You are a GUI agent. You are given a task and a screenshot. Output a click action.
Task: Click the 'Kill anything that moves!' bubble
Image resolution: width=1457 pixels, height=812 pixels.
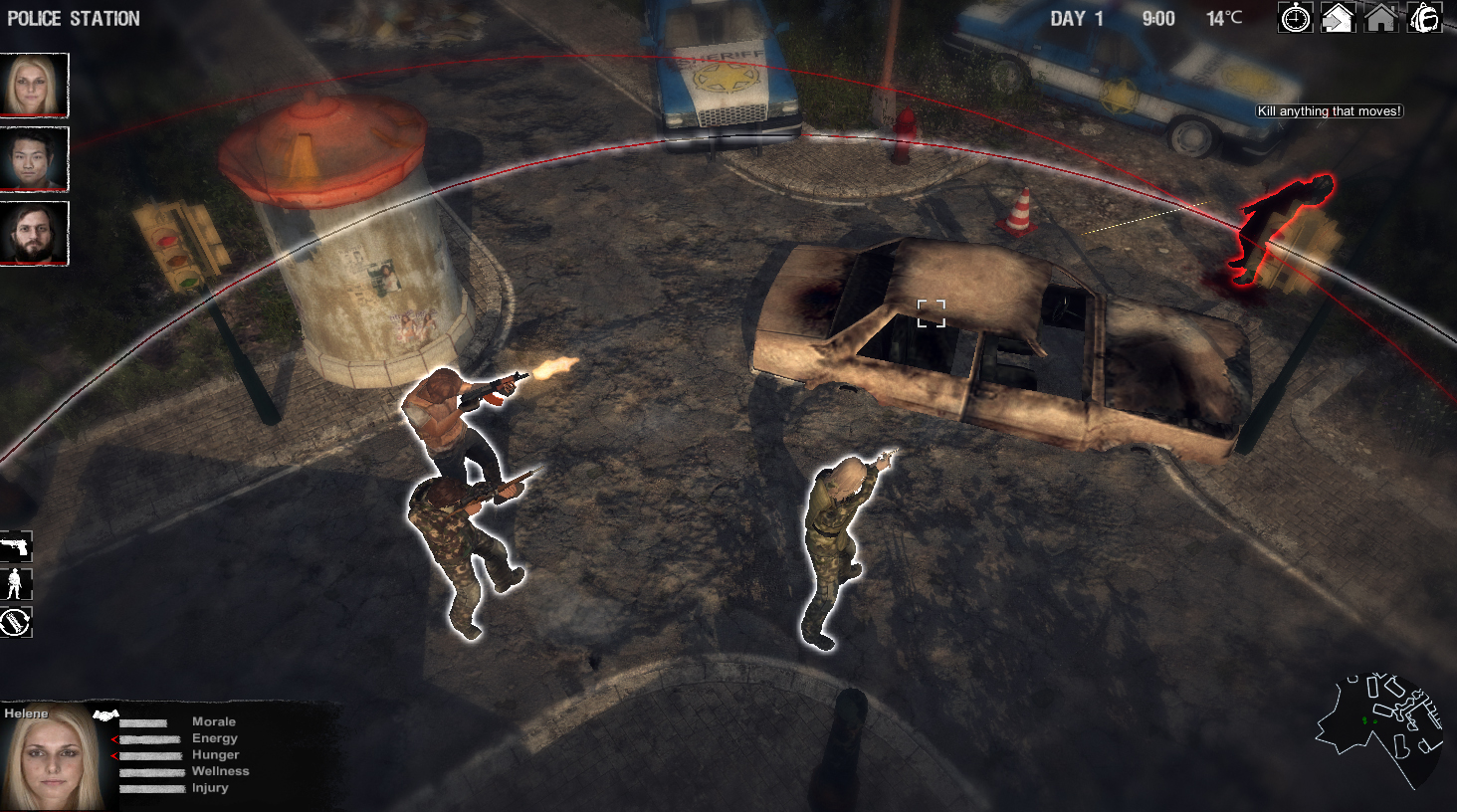[x=1330, y=111]
